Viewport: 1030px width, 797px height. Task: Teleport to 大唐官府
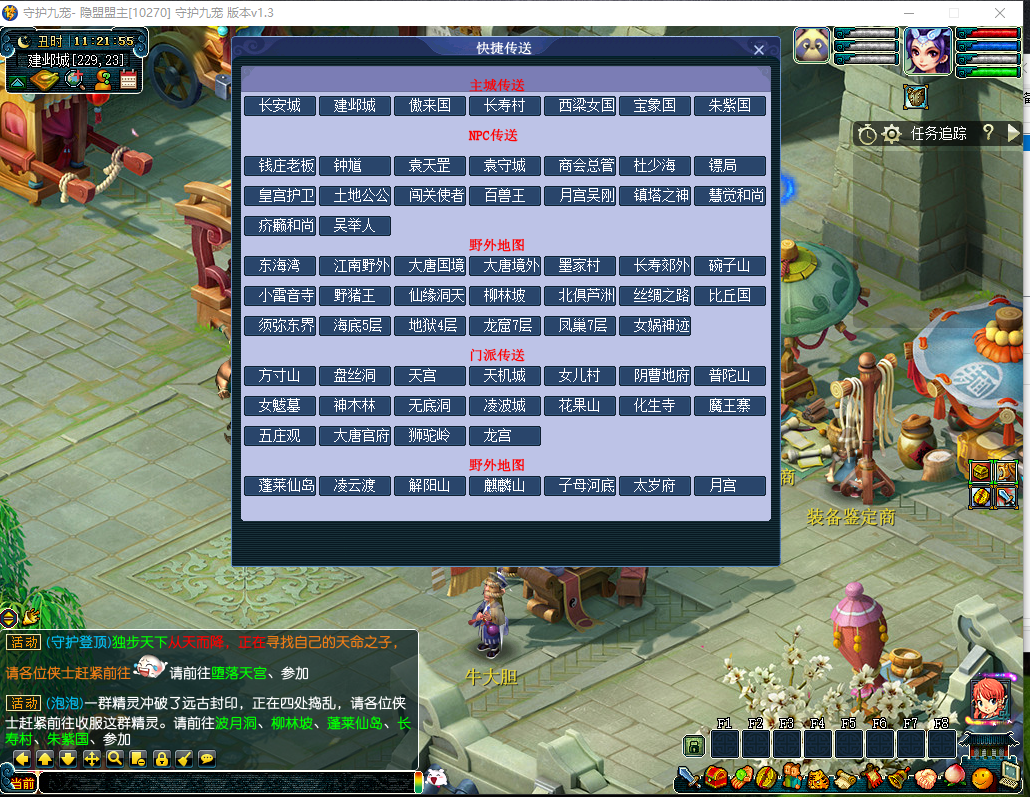tap(355, 436)
